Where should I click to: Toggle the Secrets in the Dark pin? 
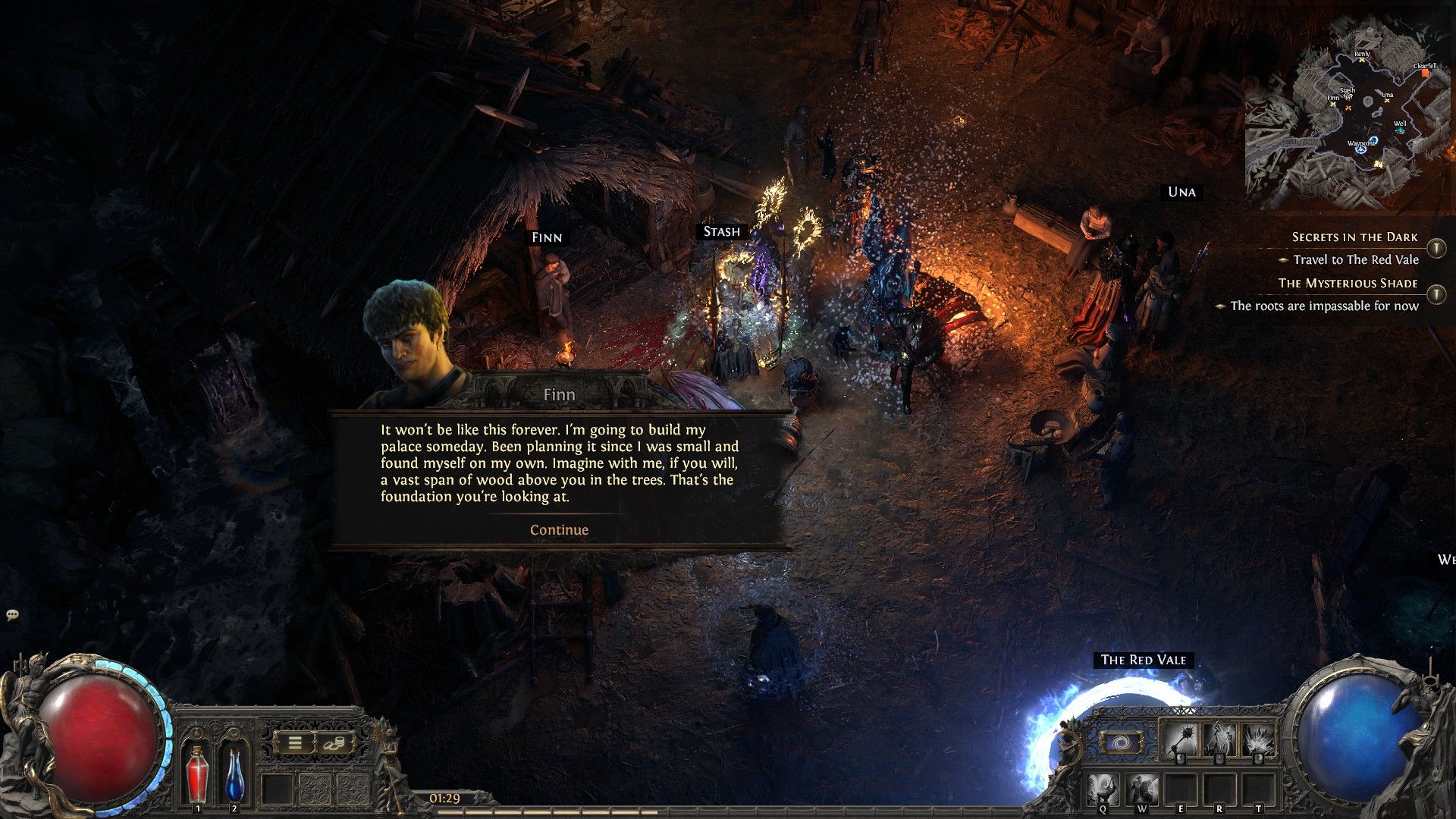coord(1436,248)
